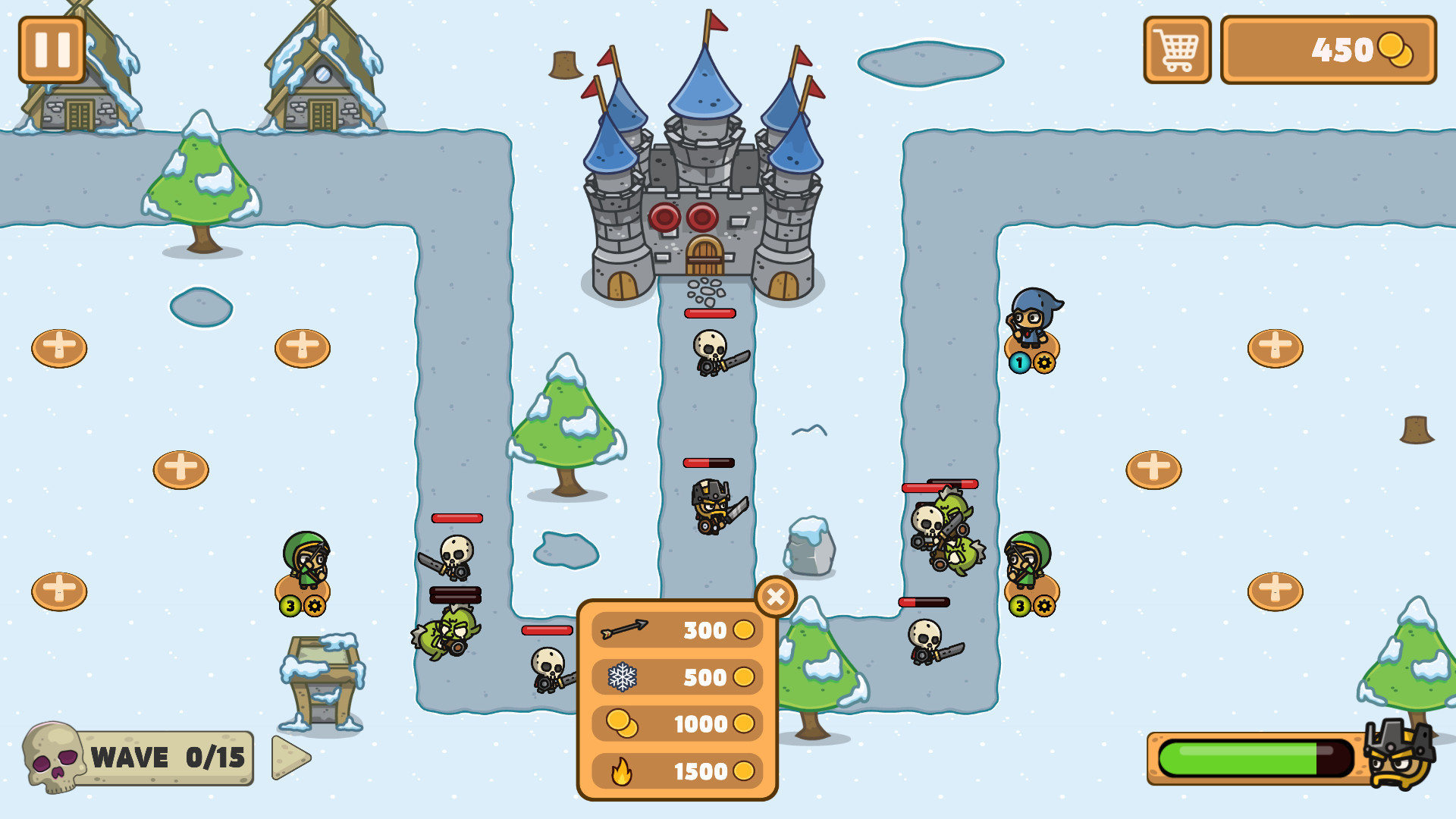Click the gear icon under the left archer tower
1456x819 pixels.
[x=314, y=605]
